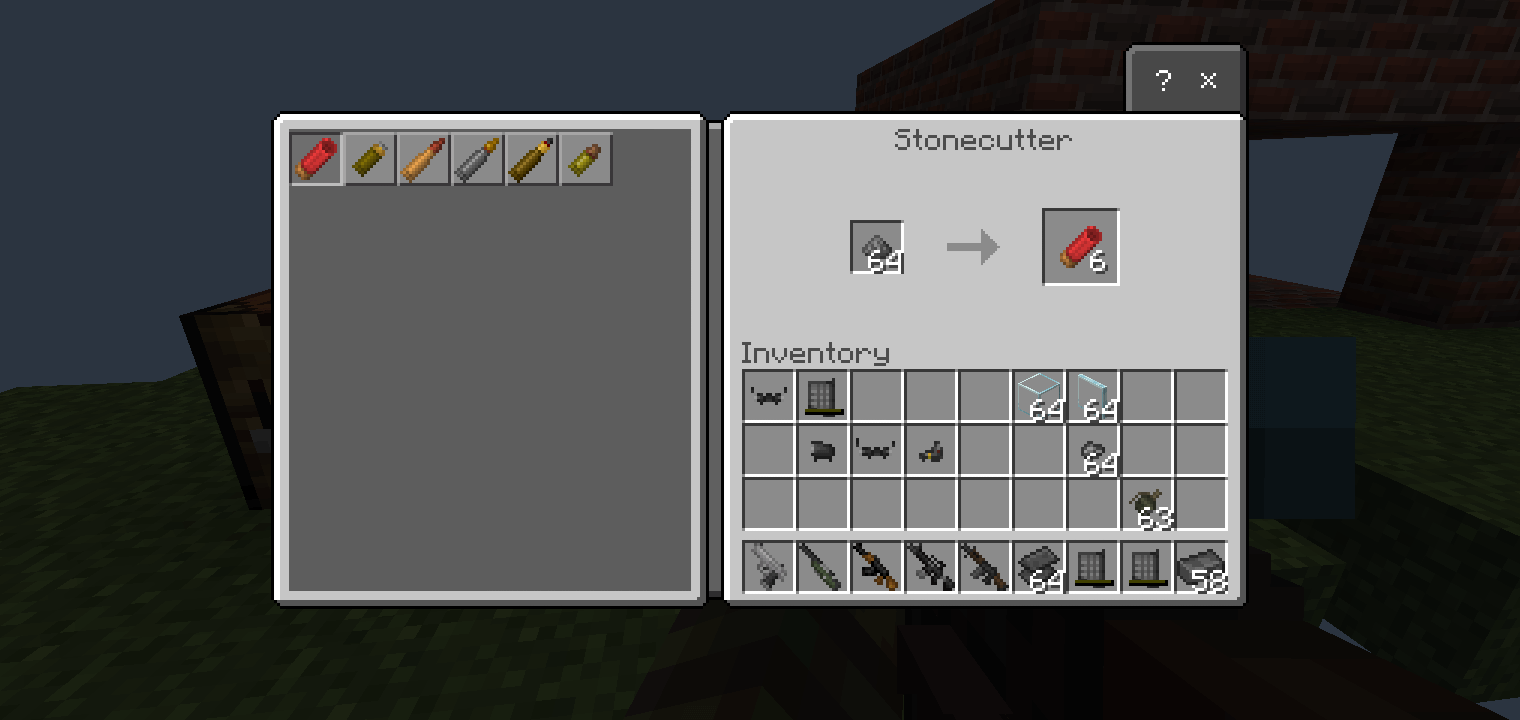This screenshot has height=720, width=1520.
Task: Pick up the glass pane stack
Action: tap(1093, 396)
